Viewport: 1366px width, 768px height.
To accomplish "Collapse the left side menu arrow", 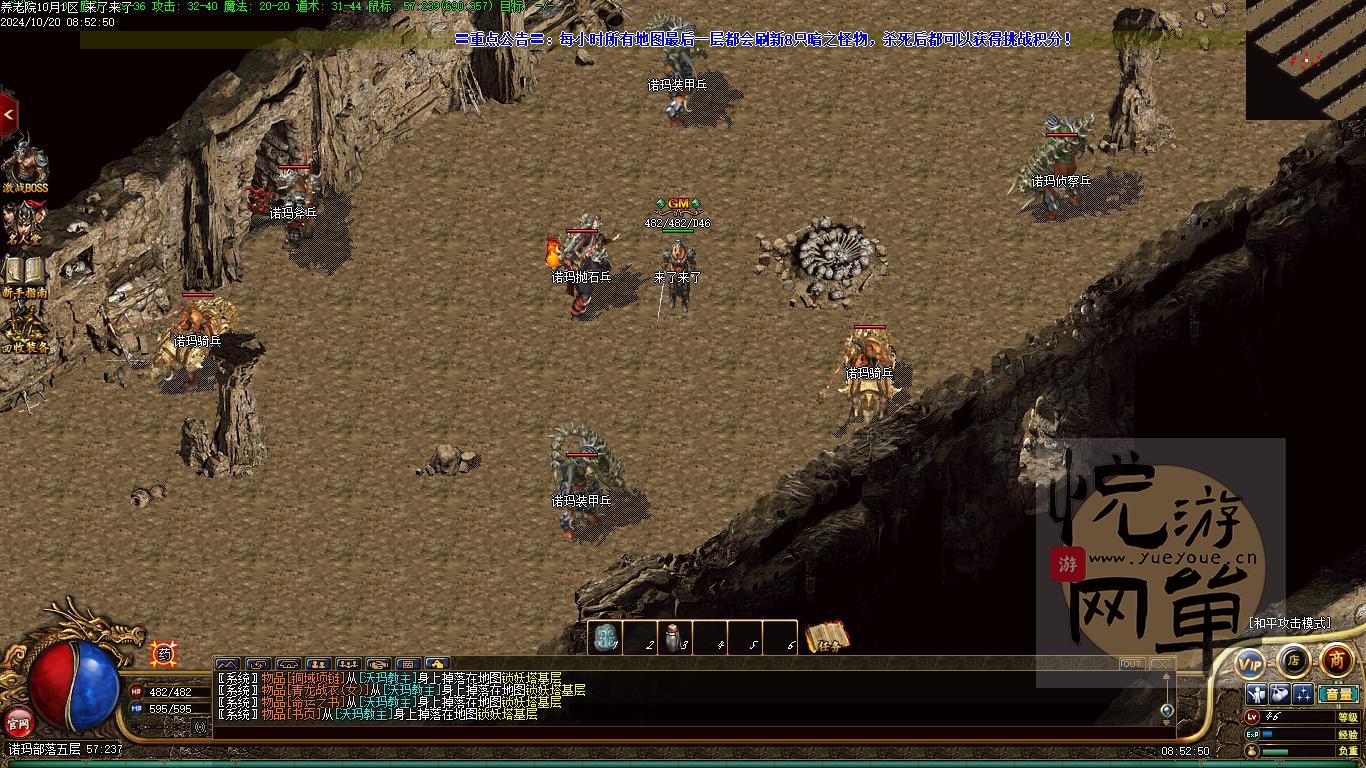I will pos(9,115).
